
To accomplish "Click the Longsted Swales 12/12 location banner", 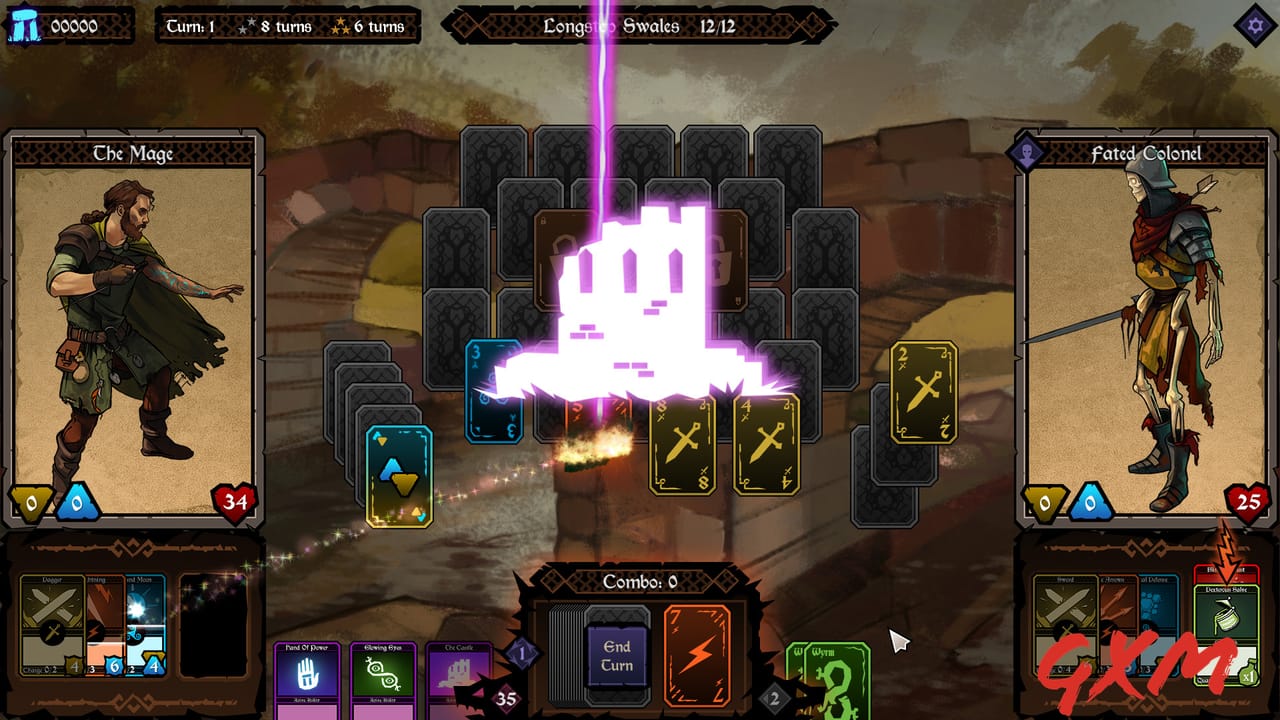I will click(640, 27).
